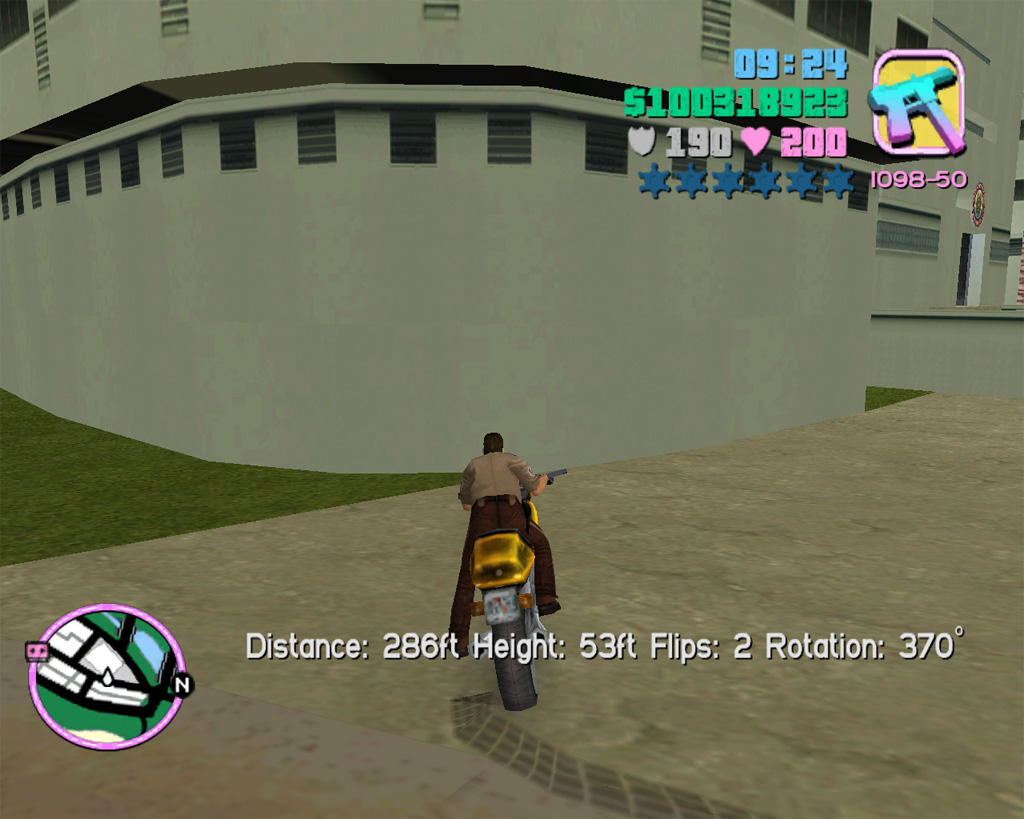Open the circular radar minimap

[x=107, y=677]
